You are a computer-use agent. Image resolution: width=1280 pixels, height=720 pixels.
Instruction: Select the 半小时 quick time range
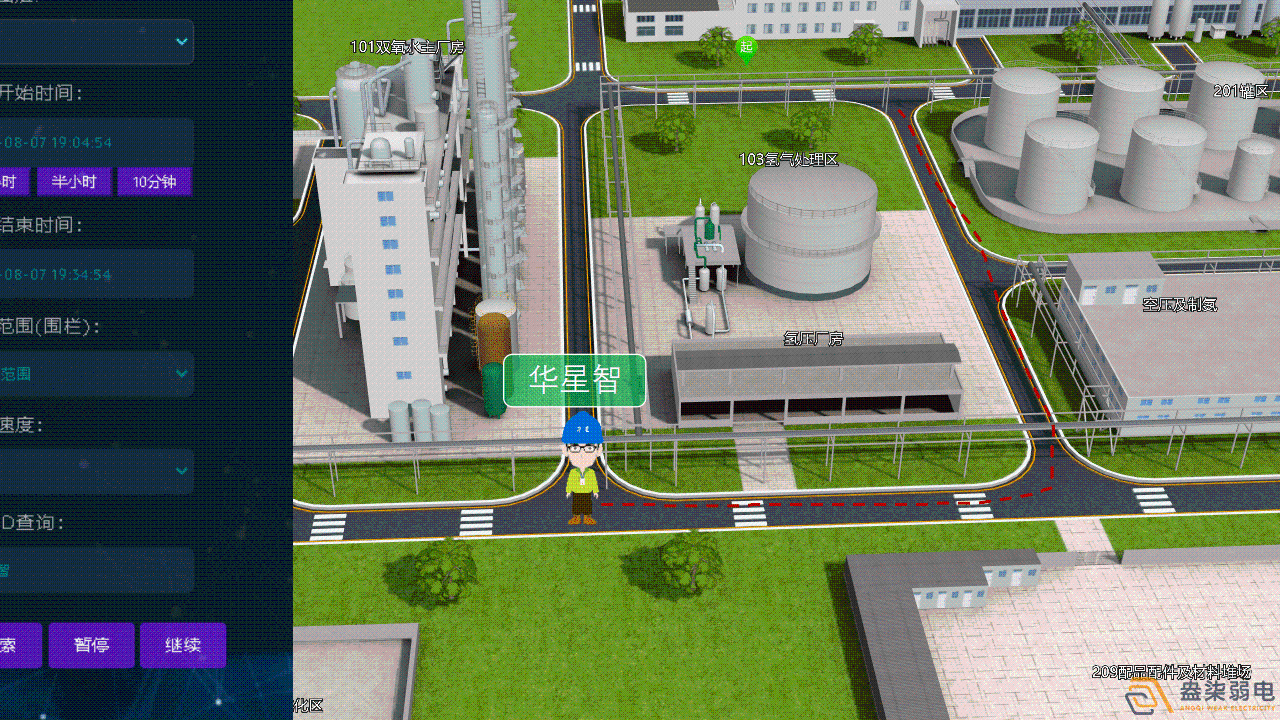[x=74, y=181]
